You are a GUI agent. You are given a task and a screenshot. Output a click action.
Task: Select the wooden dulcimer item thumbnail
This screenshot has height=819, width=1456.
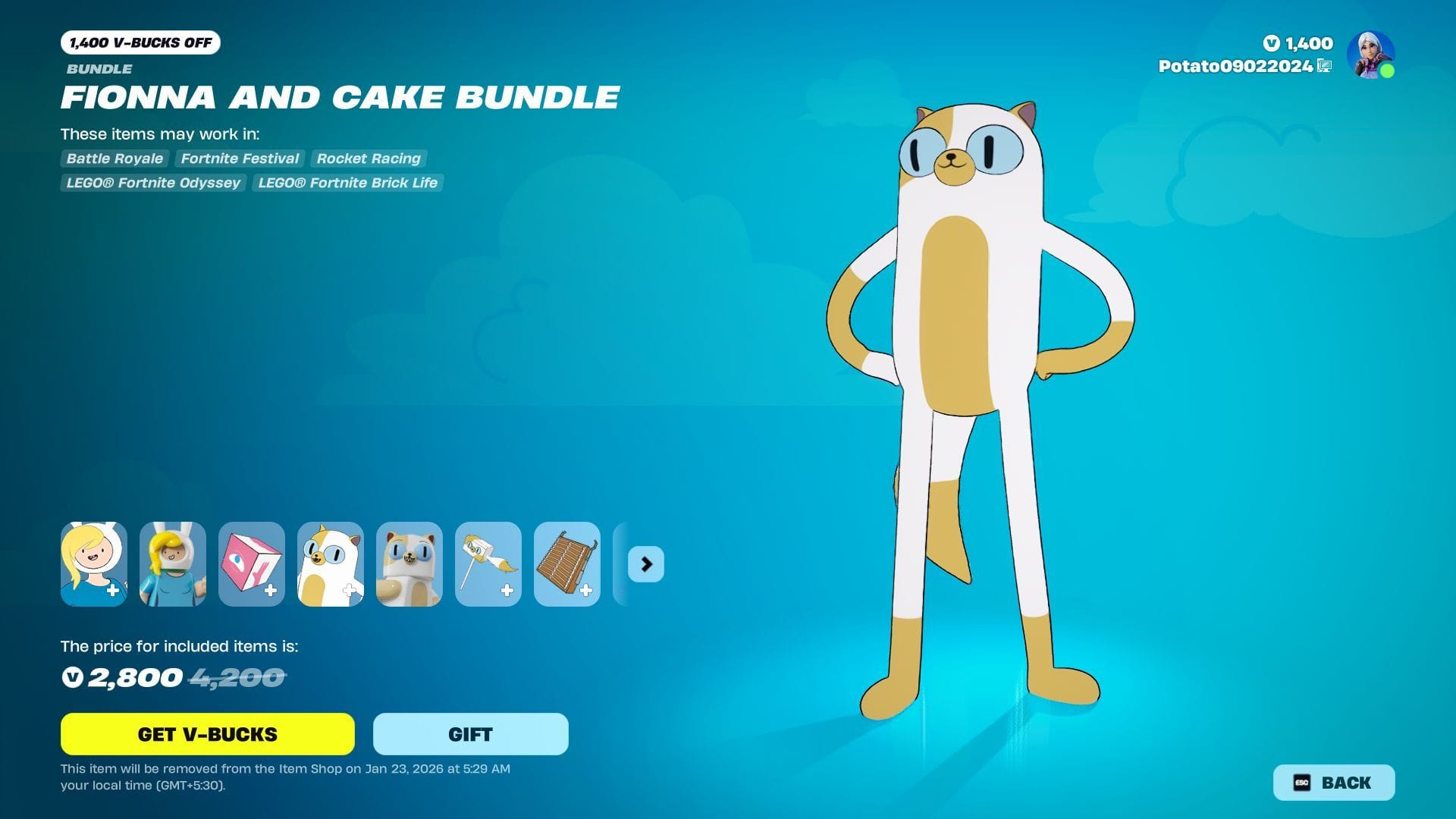click(x=567, y=564)
